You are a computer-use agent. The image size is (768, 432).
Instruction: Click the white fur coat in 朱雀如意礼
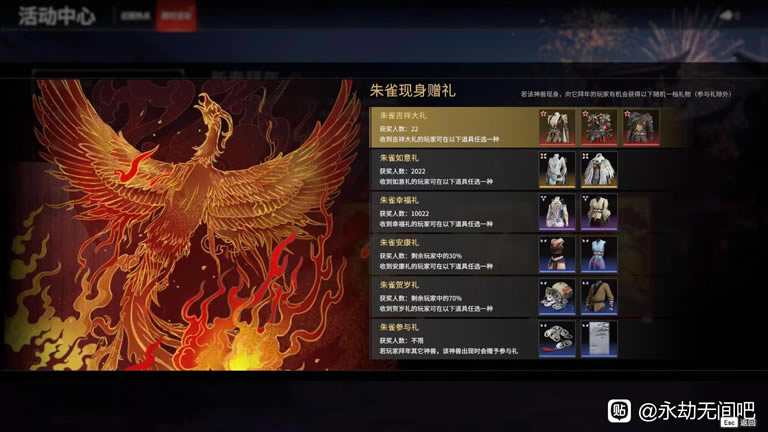coord(599,170)
